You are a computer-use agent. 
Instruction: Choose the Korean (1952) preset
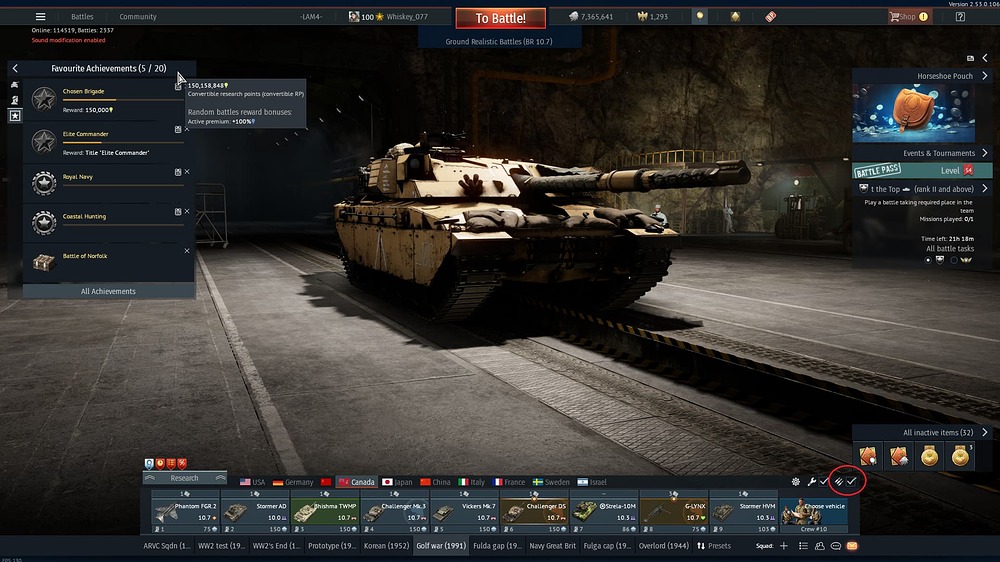tap(383, 546)
